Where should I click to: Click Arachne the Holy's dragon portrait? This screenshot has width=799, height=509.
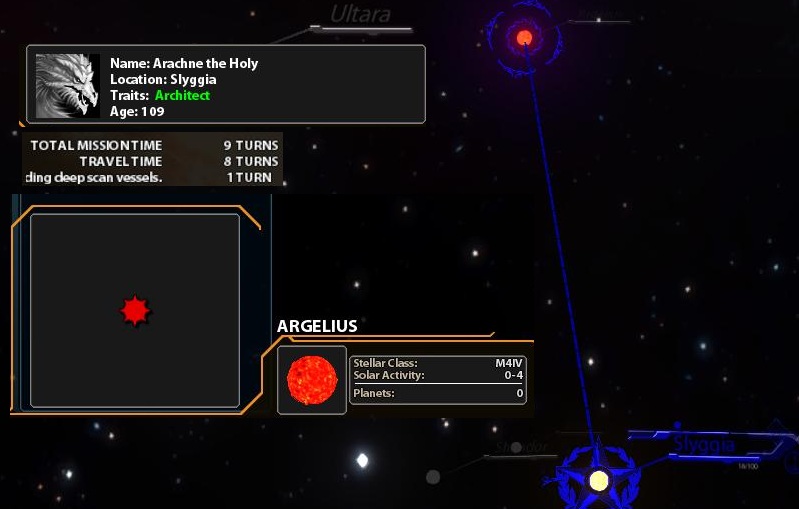click(68, 85)
